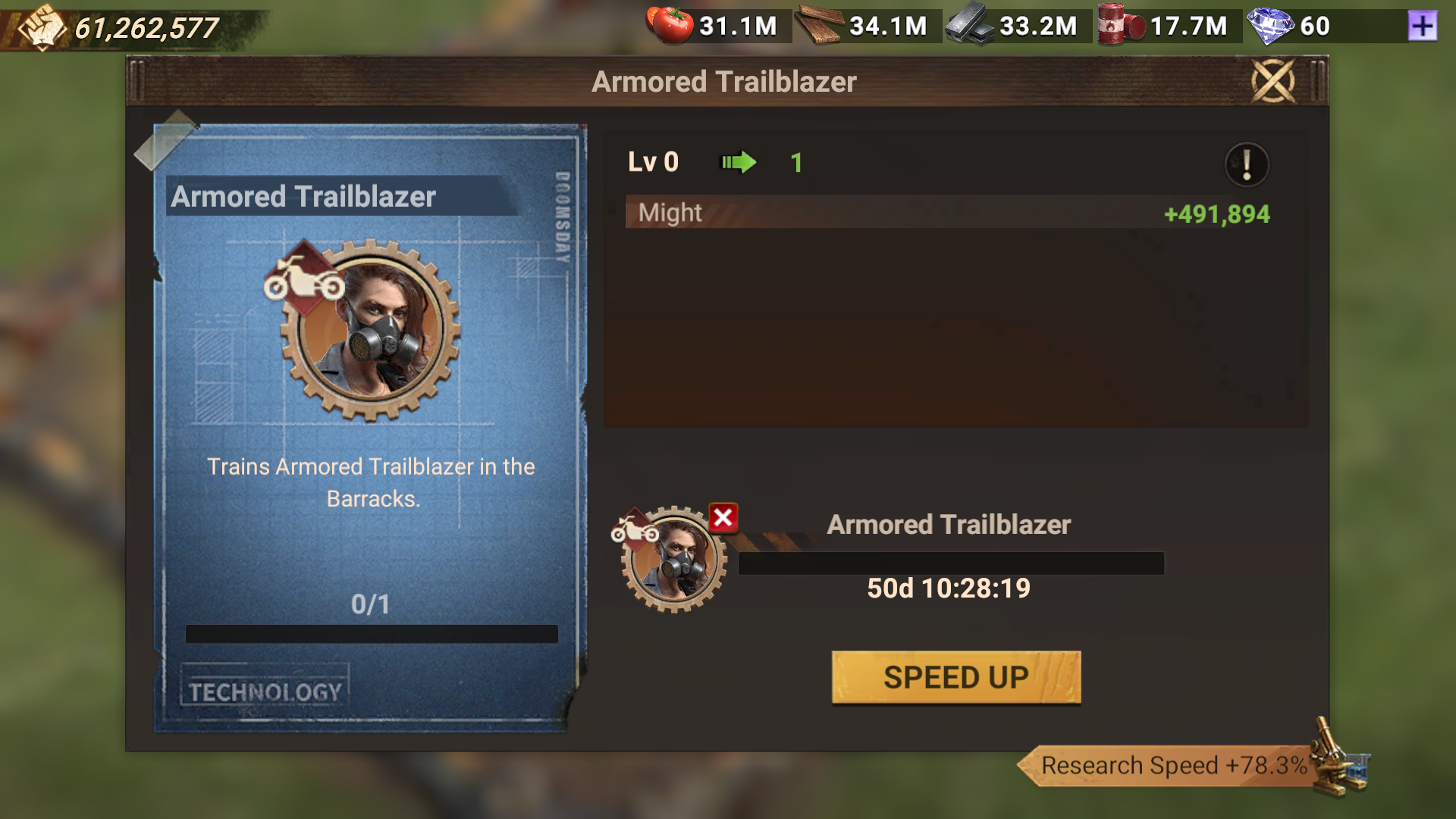Cancel the research with the red X

point(723,518)
